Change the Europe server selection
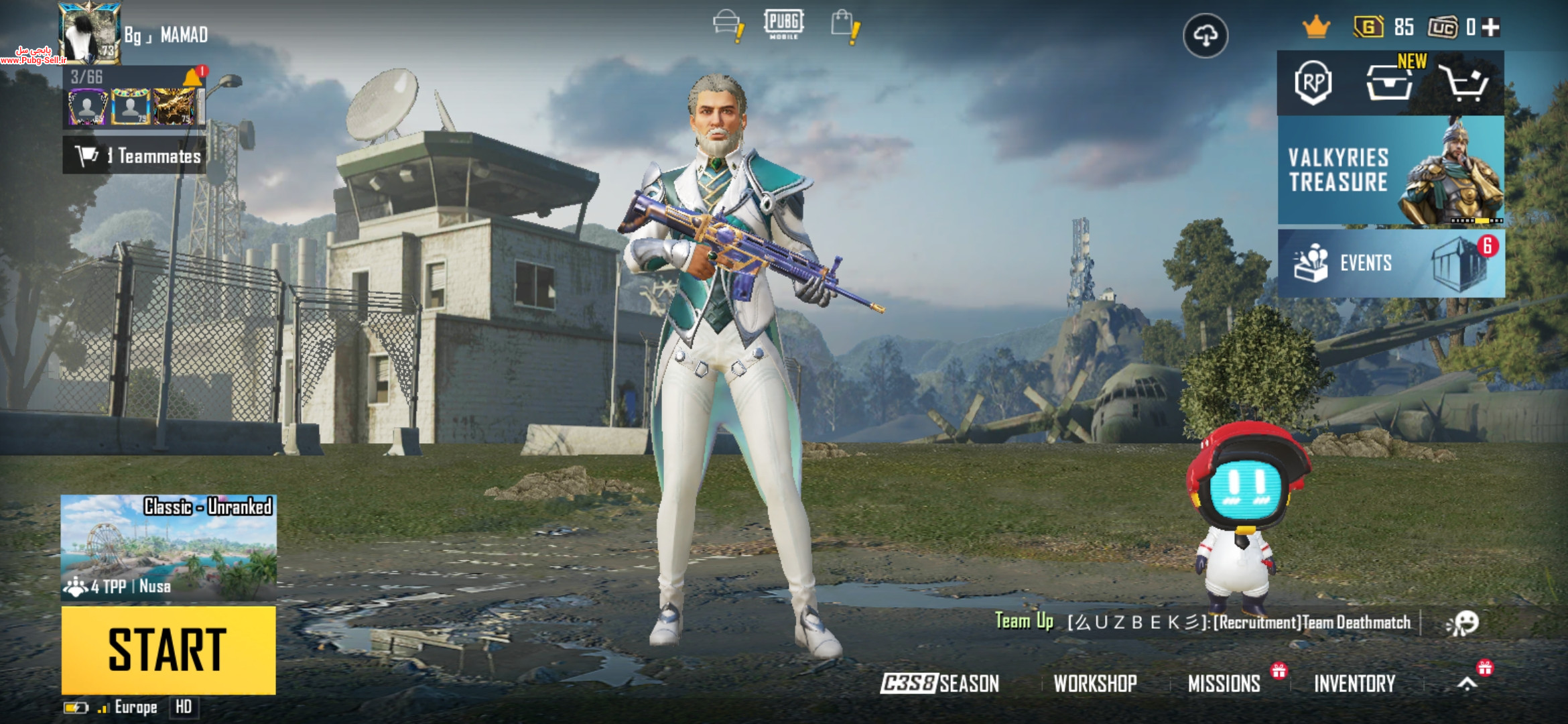The image size is (1568, 724). point(135,707)
